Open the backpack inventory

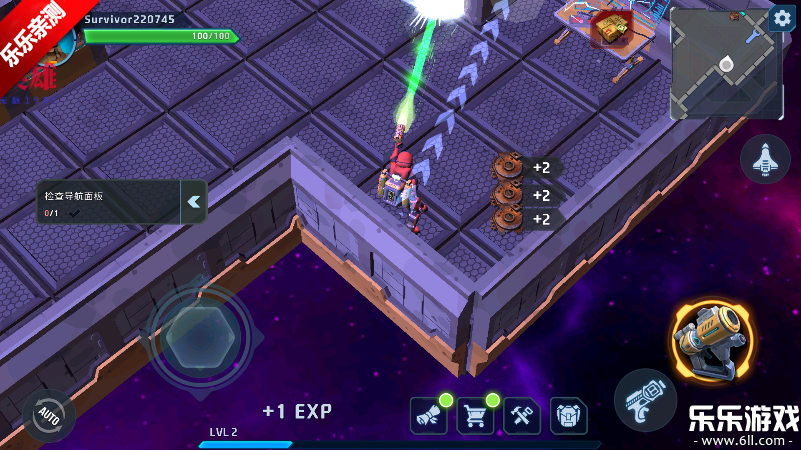pos(568,415)
